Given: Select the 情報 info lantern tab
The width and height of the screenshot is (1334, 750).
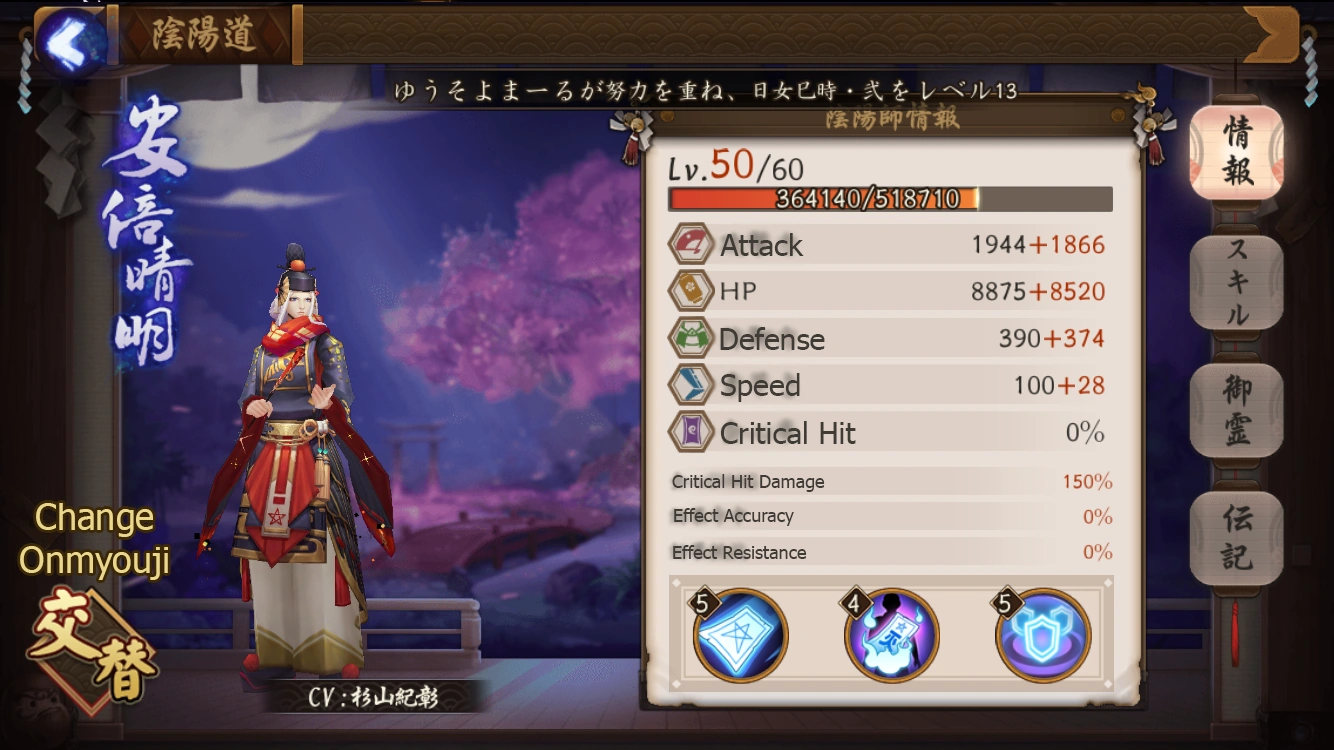Looking at the screenshot, I should pos(1237,152).
